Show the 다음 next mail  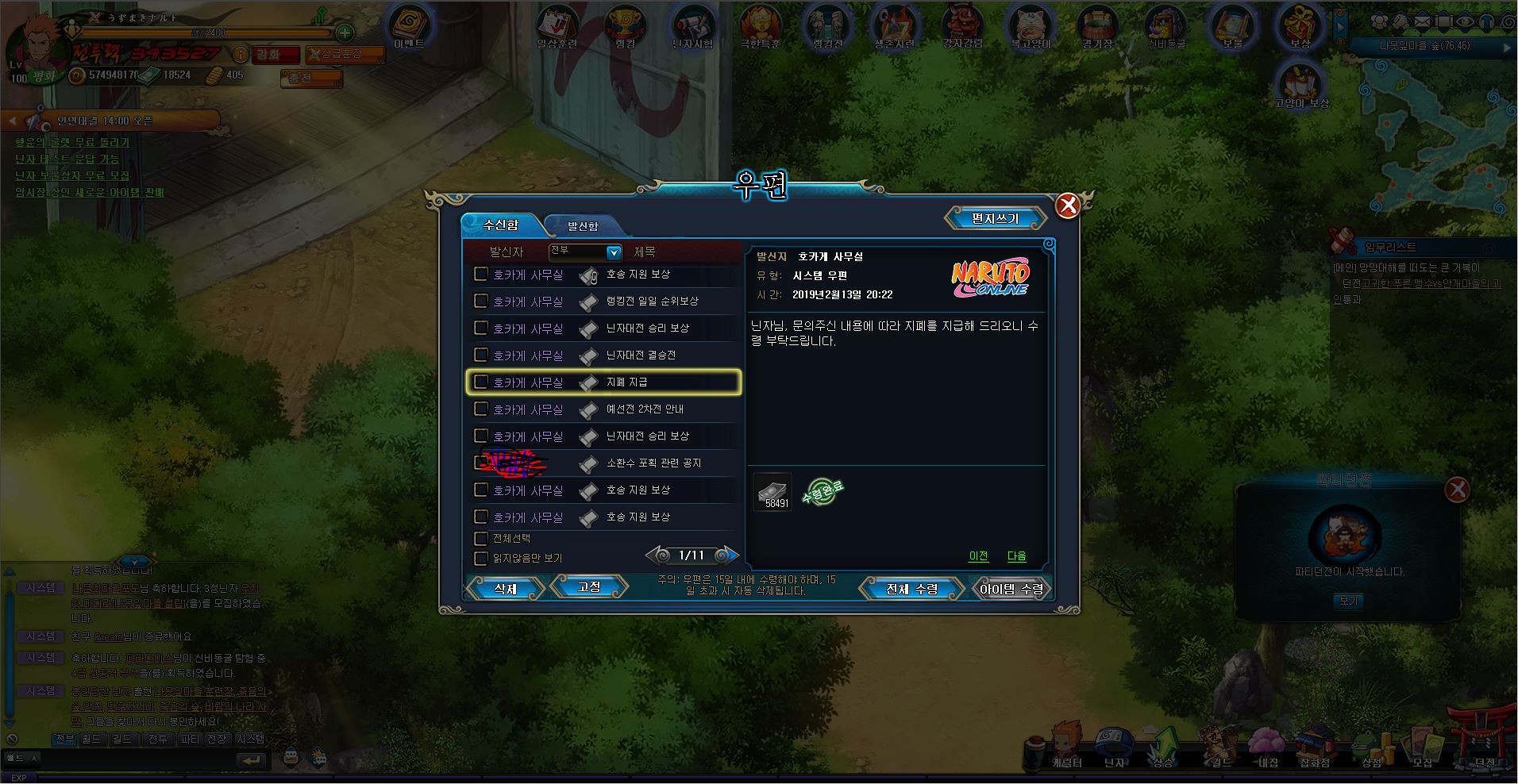[1016, 556]
